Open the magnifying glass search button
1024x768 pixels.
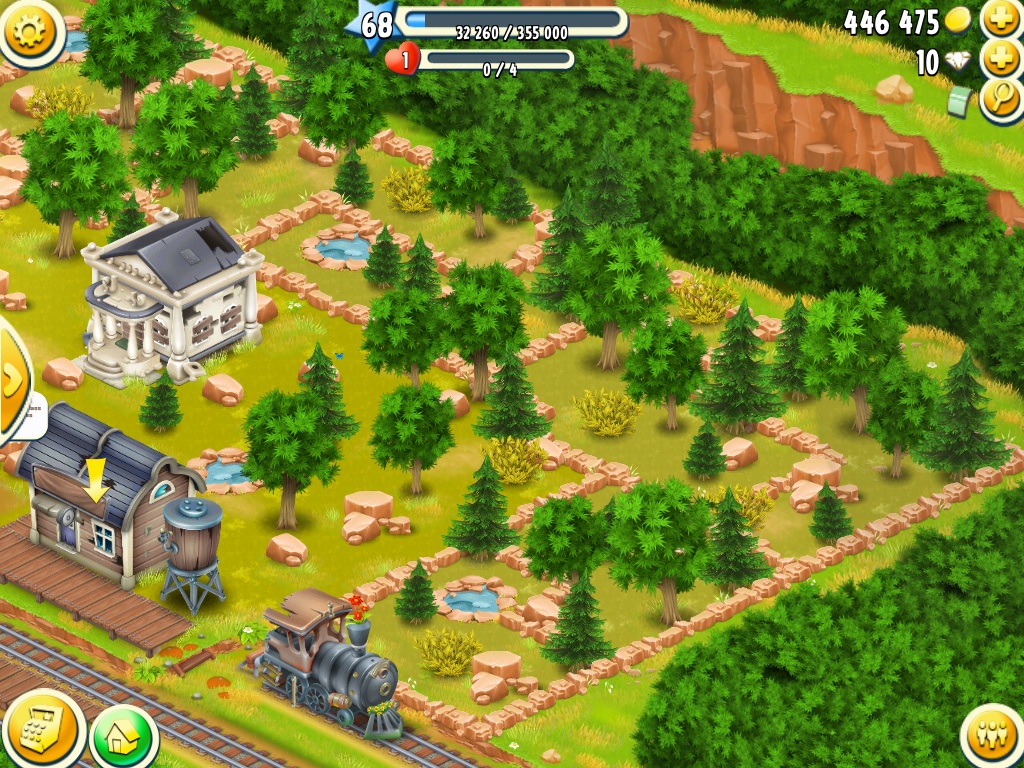tap(999, 98)
